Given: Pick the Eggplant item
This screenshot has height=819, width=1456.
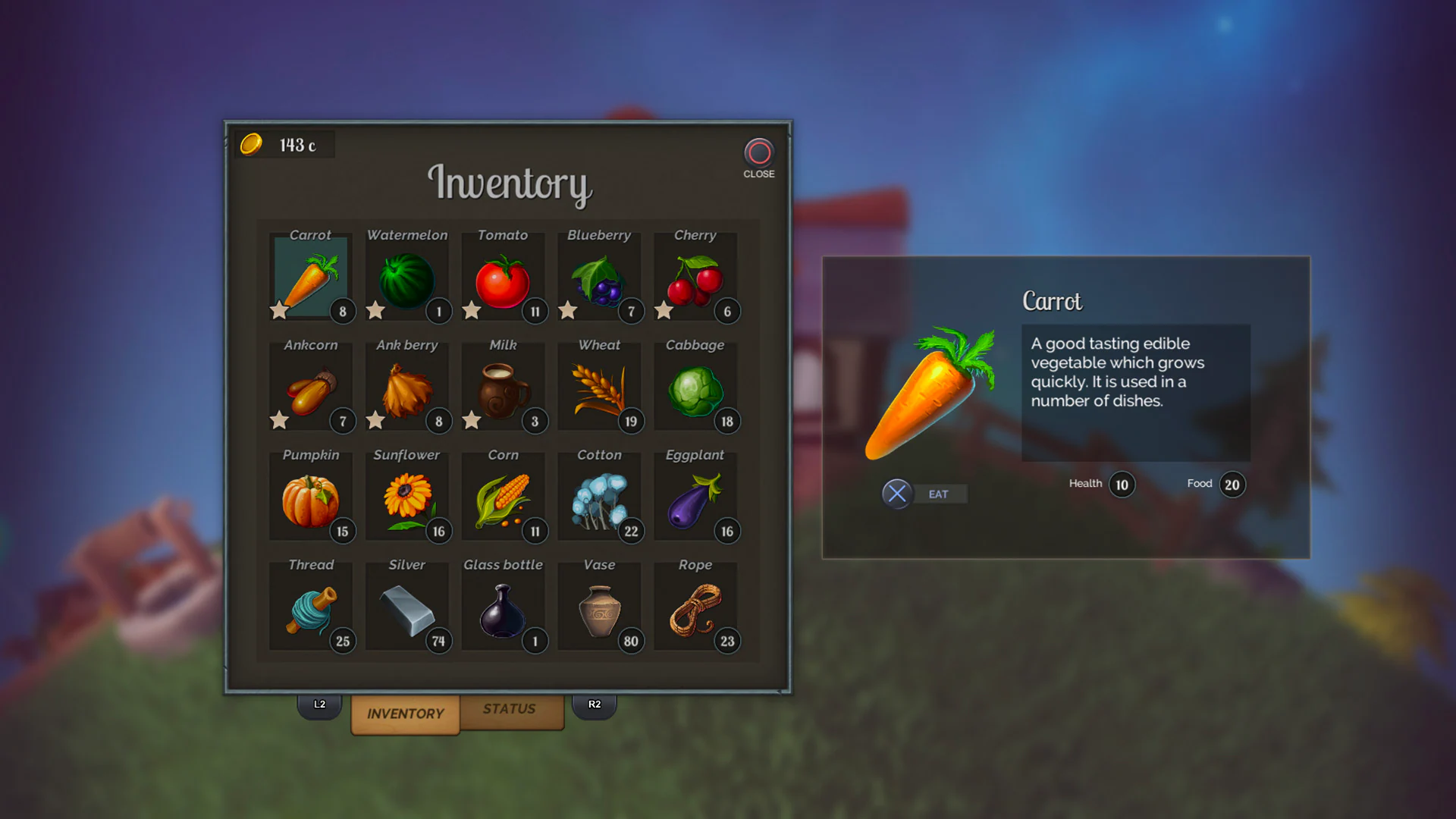Looking at the screenshot, I should point(695,498).
